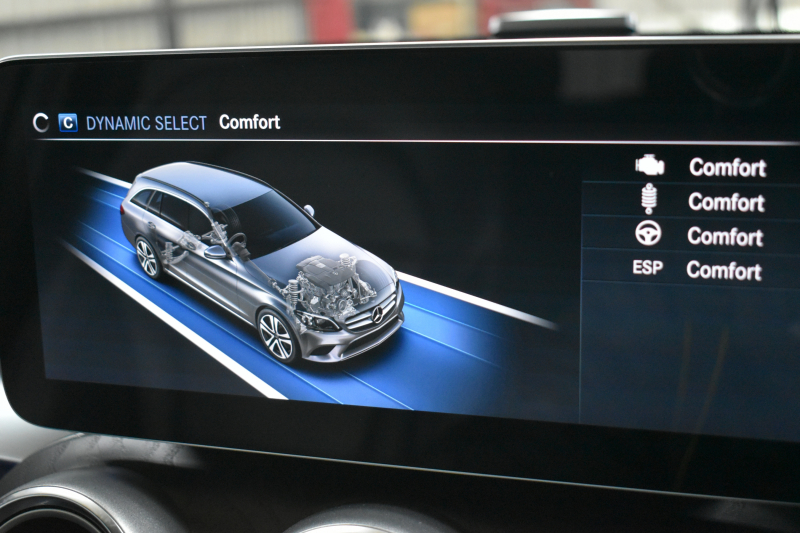
Task: Tap the DYNAMIC SELECT header label
Action: (x=146, y=123)
